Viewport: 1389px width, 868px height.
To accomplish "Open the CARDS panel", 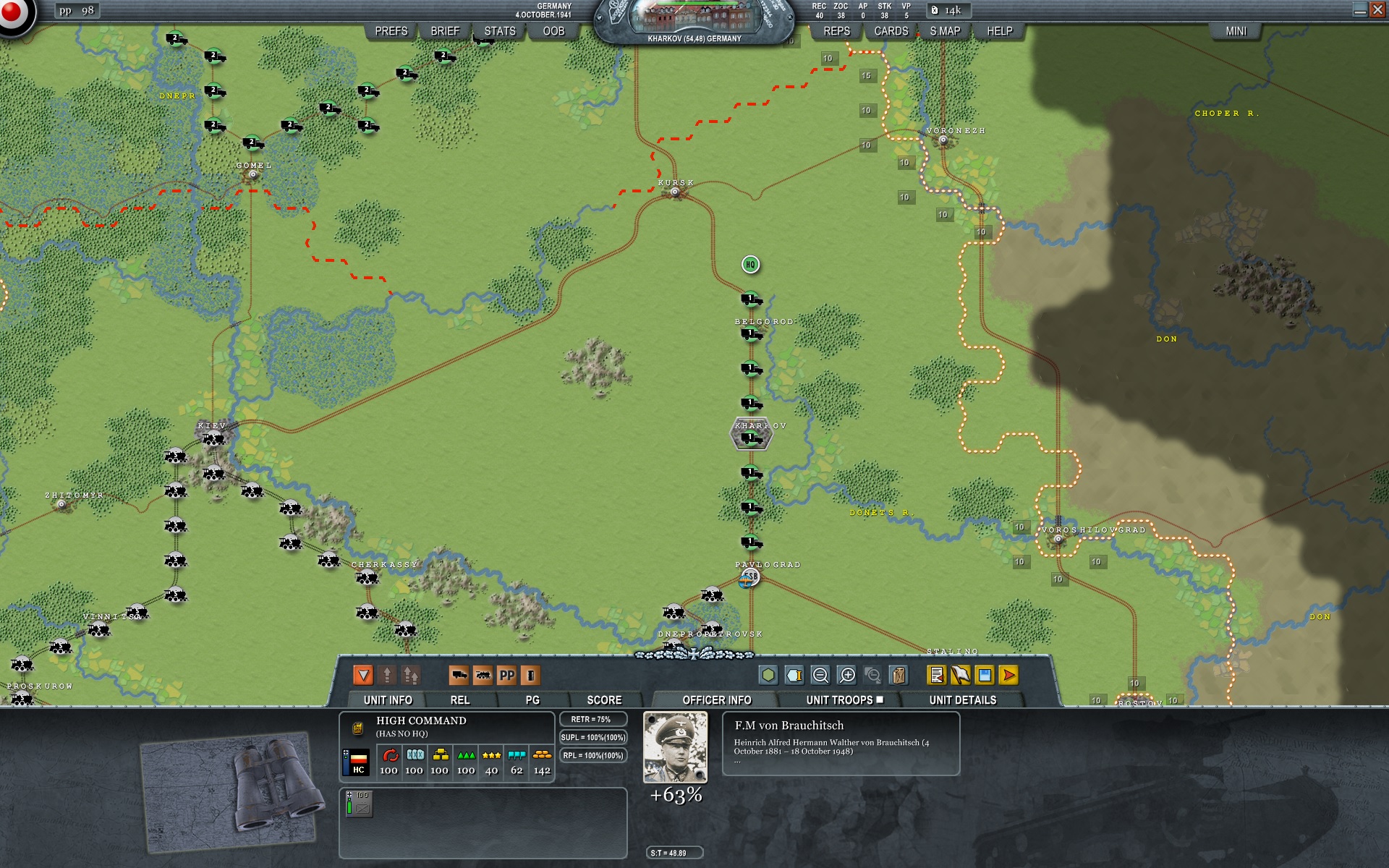I will (890, 31).
